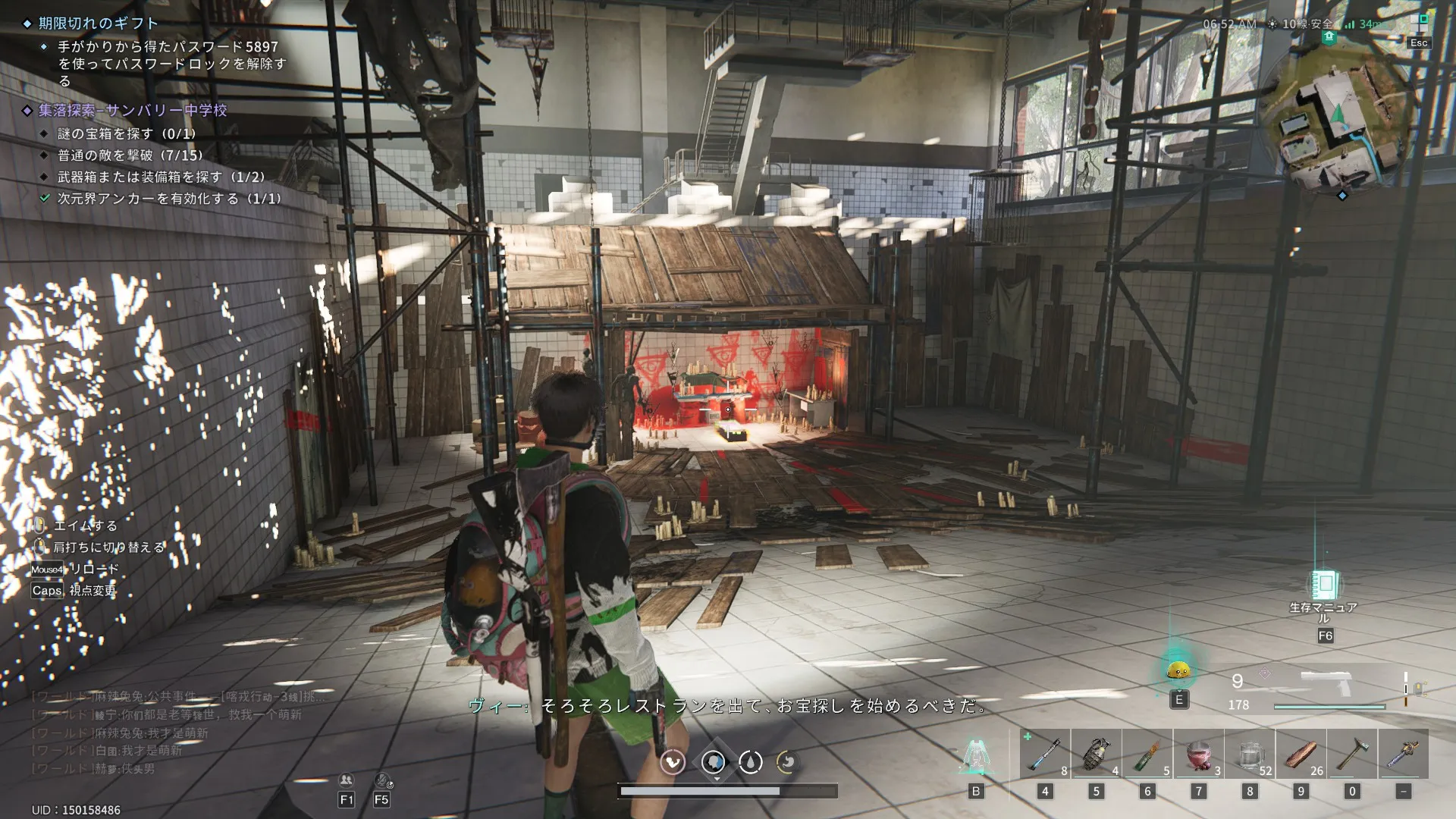The image size is (1456, 819).
Task: Select the frag grenade hotbar slot
Action: tap(1096, 754)
